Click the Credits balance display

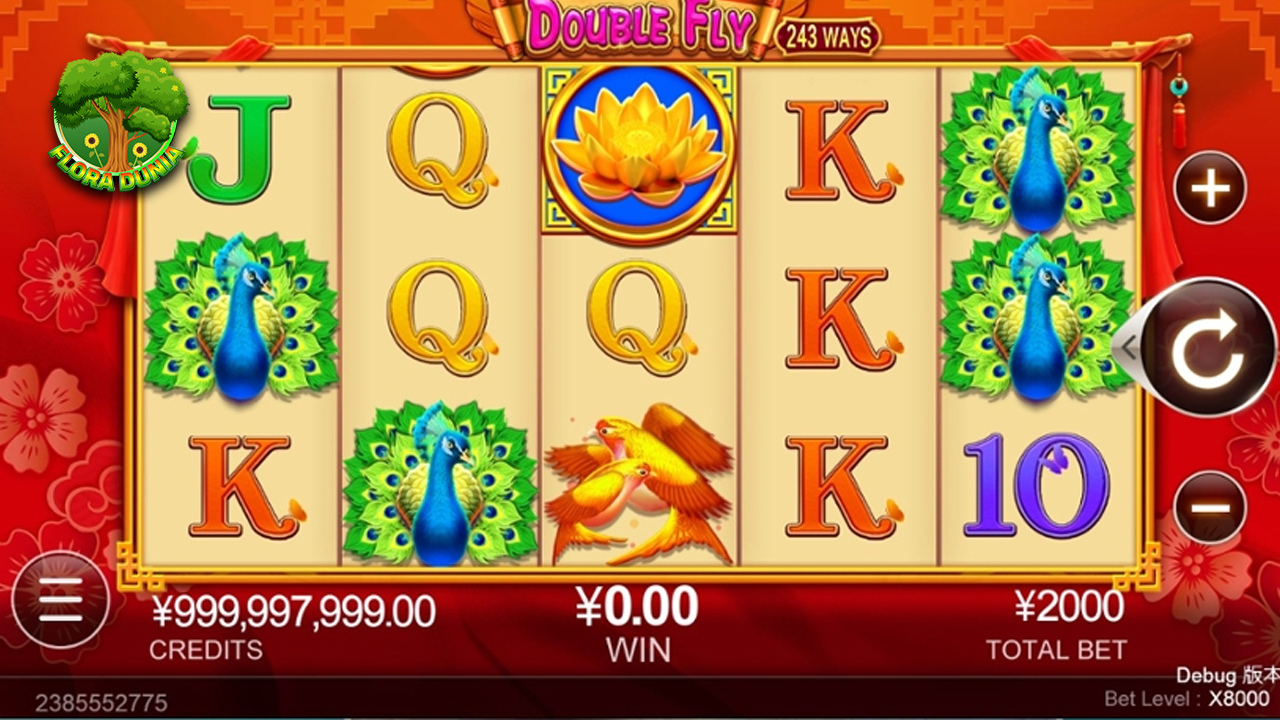click(290, 605)
